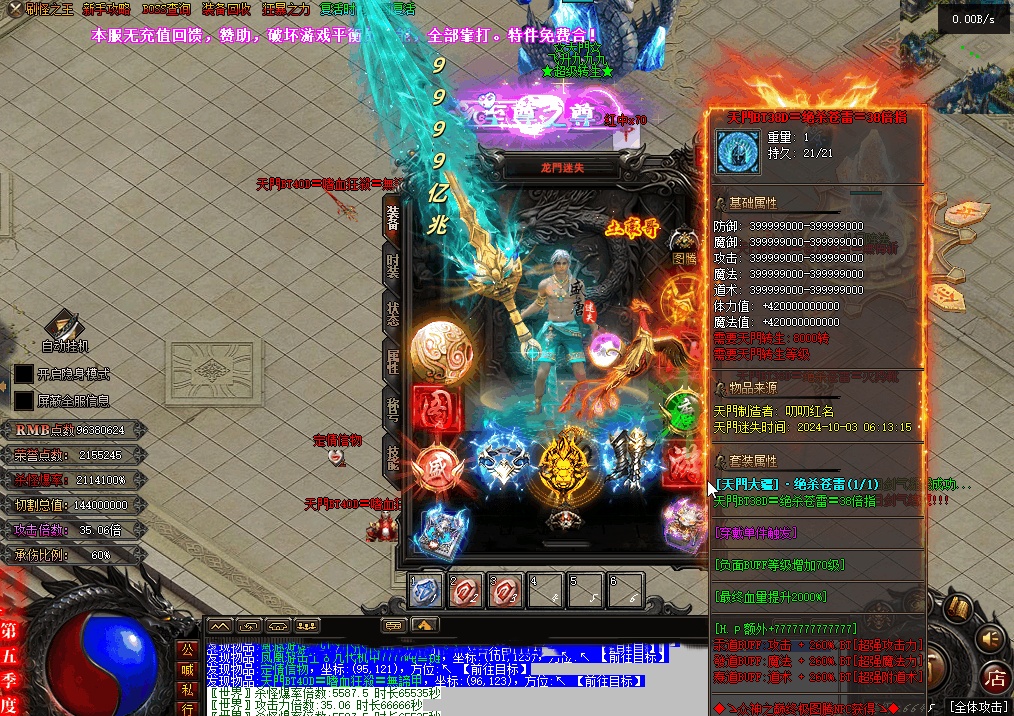Viewport: 1014px width, 716px height.
Task: Show the 称号 titles tab
Action: (x=393, y=407)
